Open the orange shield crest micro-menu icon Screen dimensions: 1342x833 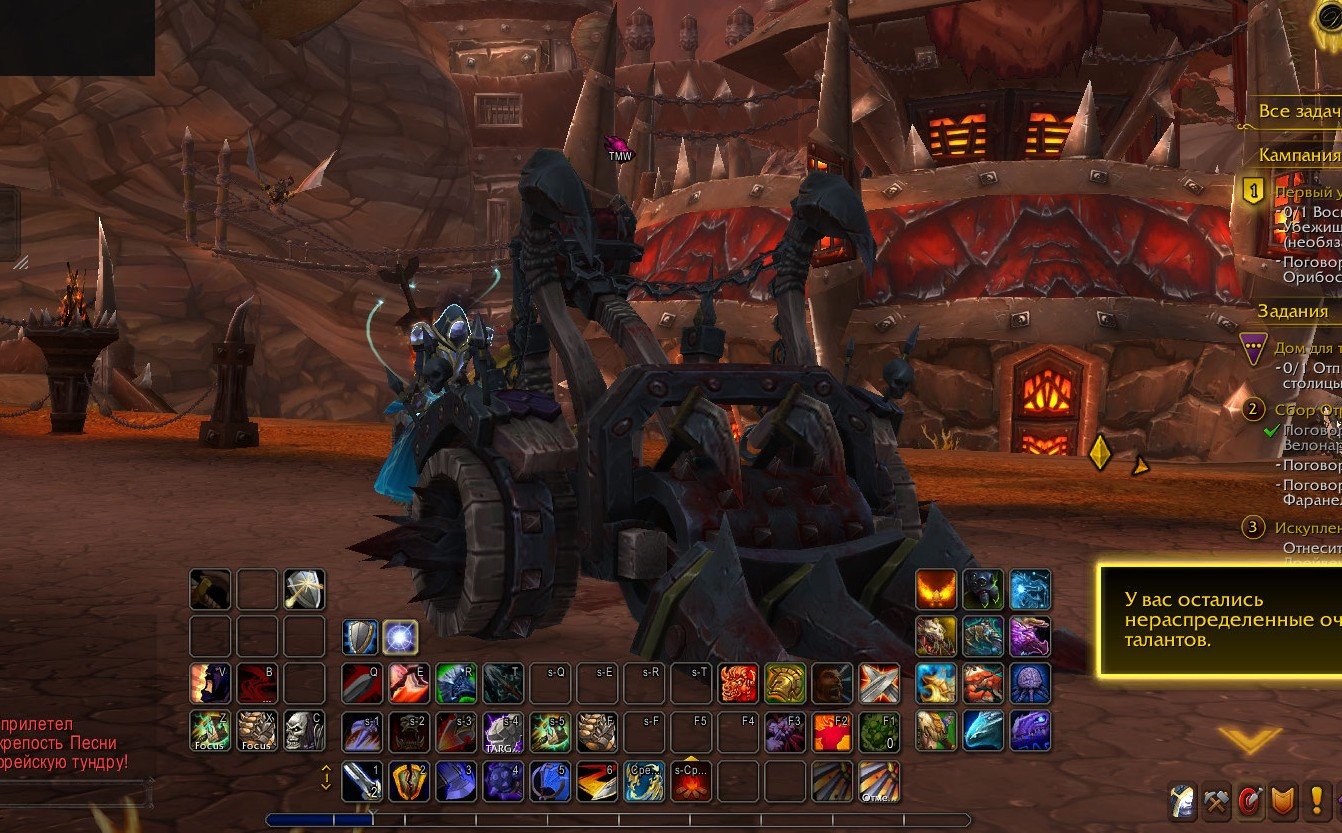point(1282,800)
